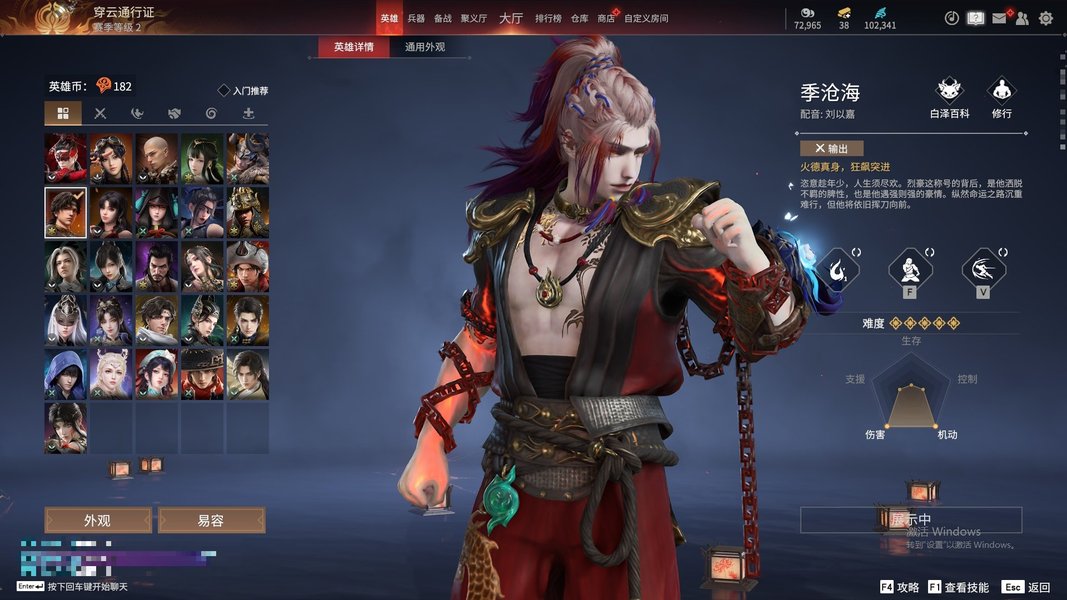Open the 修行 cultivation page
The height and width of the screenshot is (600, 1067).
coord(1001,98)
